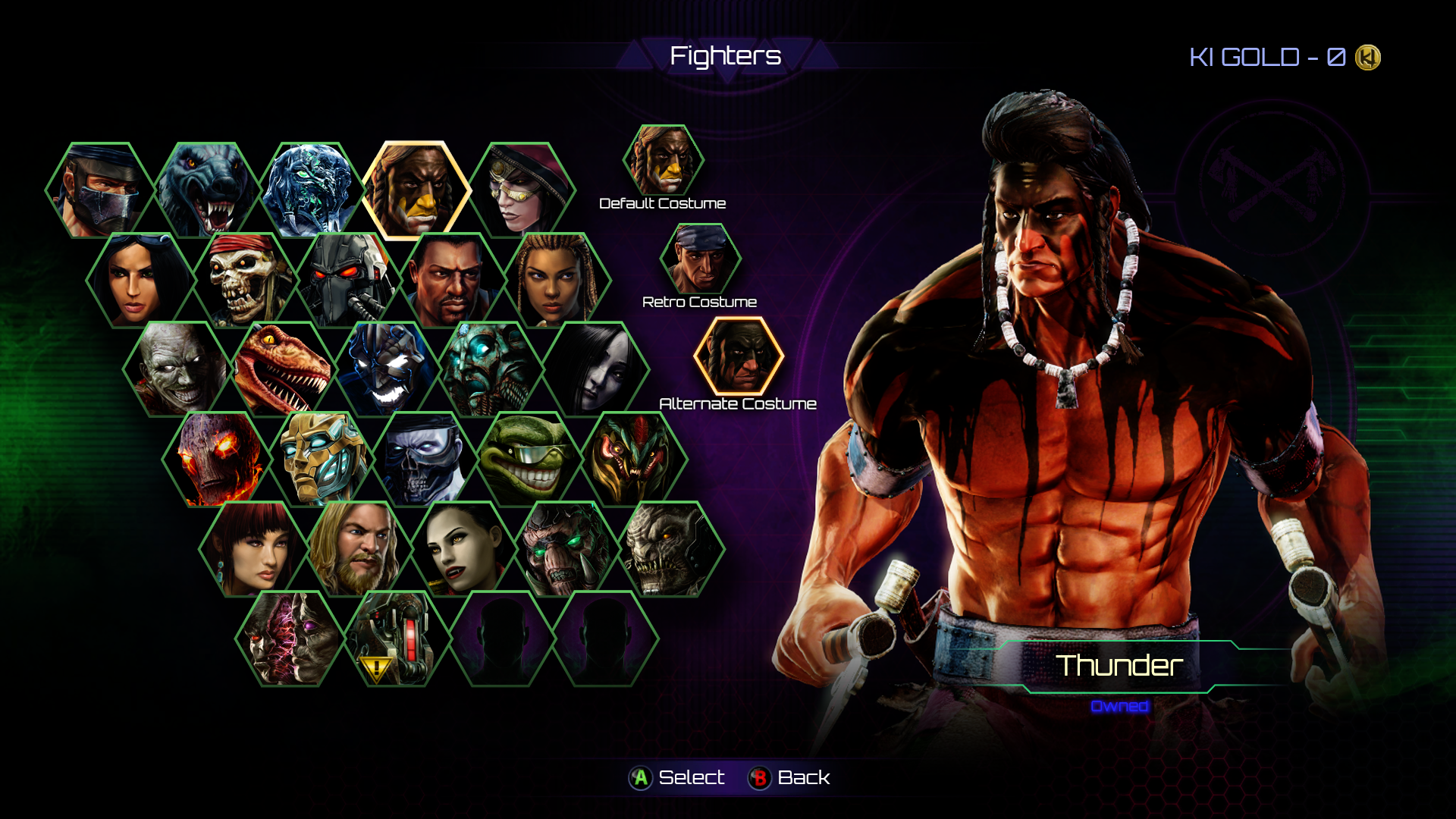The height and width of the screenshot is (819, 1456).
Task: Select the red-haired Kim Wu portrait
Action: coord(253,549)
